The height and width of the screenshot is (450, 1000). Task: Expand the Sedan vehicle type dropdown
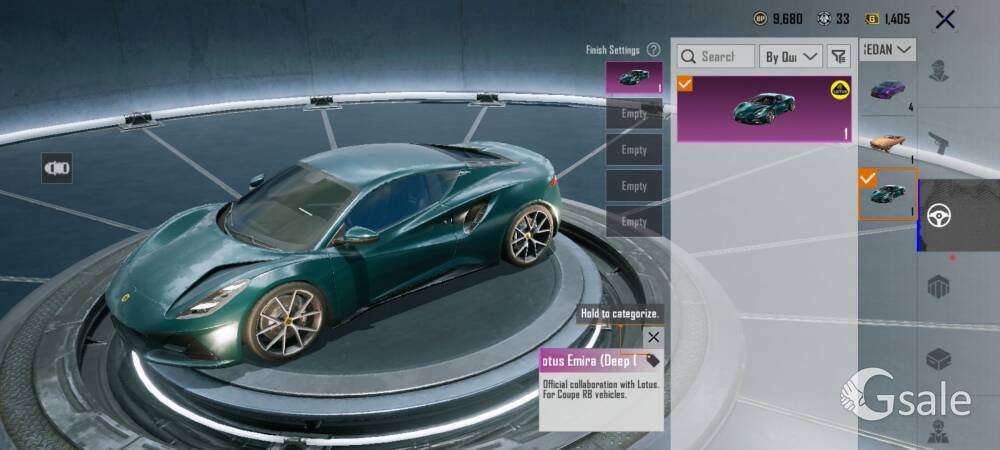(888, 49)
